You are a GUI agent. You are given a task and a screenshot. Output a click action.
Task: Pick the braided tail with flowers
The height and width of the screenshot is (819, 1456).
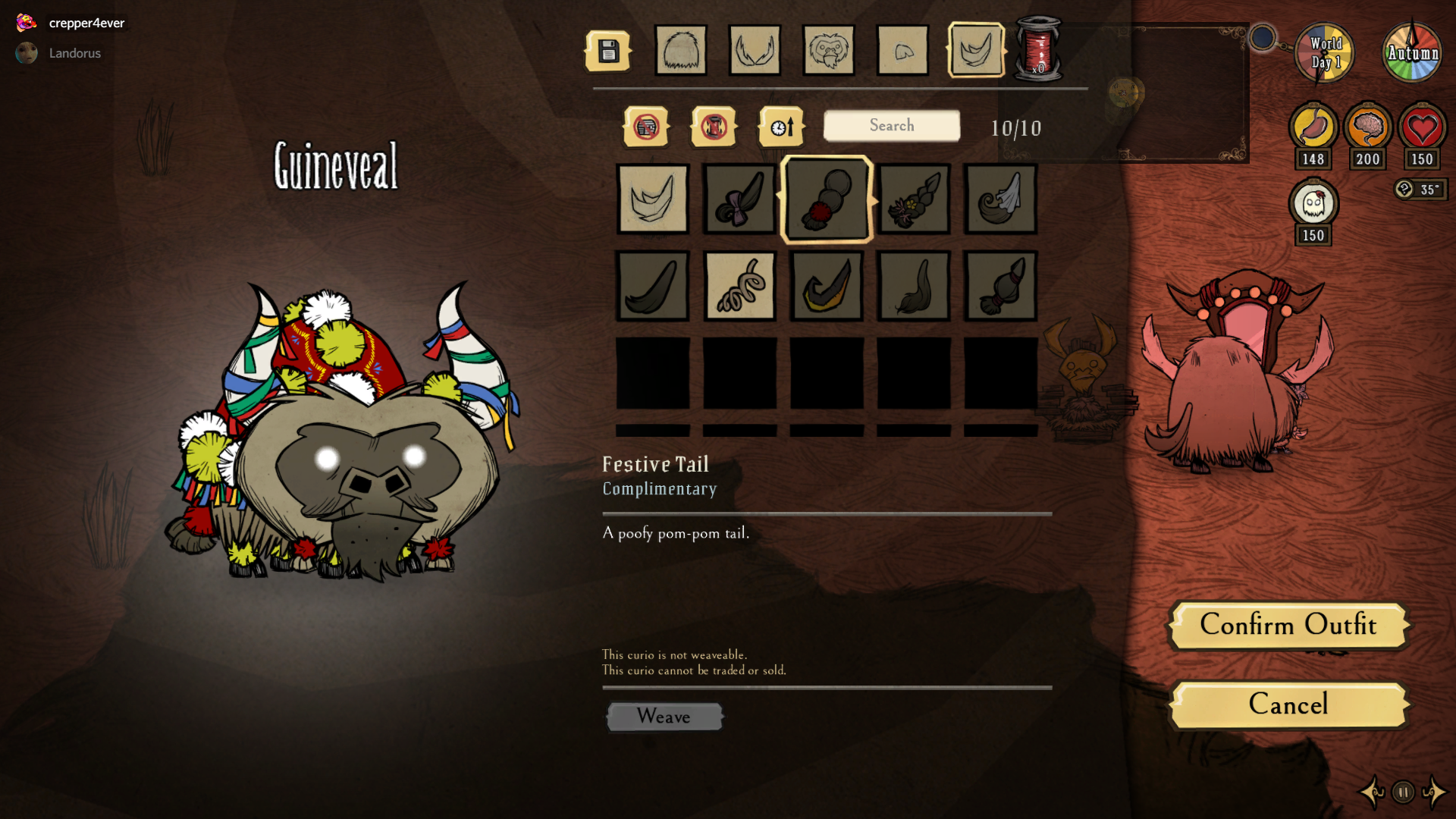click(x=914, y=199)
